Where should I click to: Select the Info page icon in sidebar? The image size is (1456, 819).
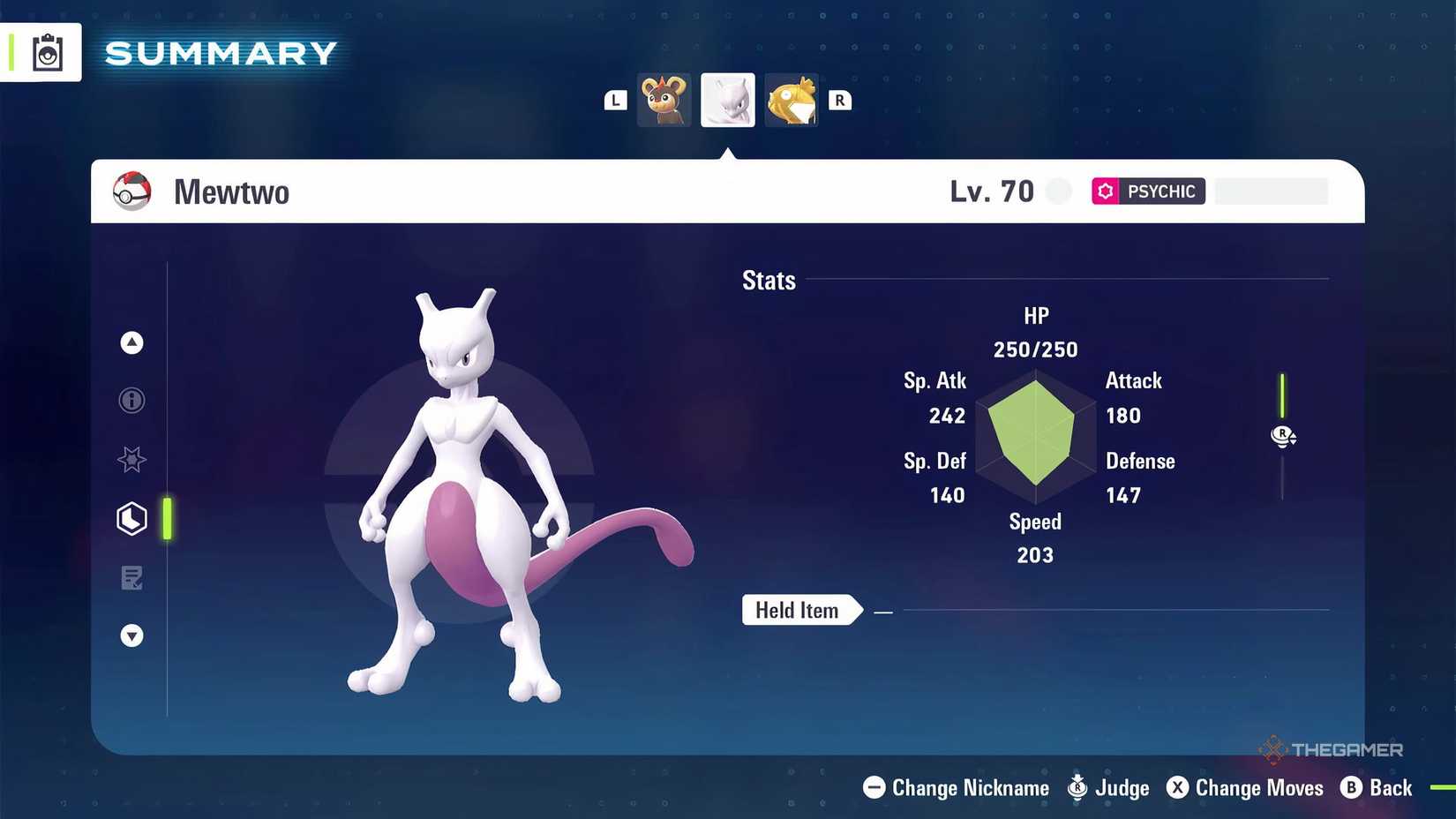coord(131,401)
